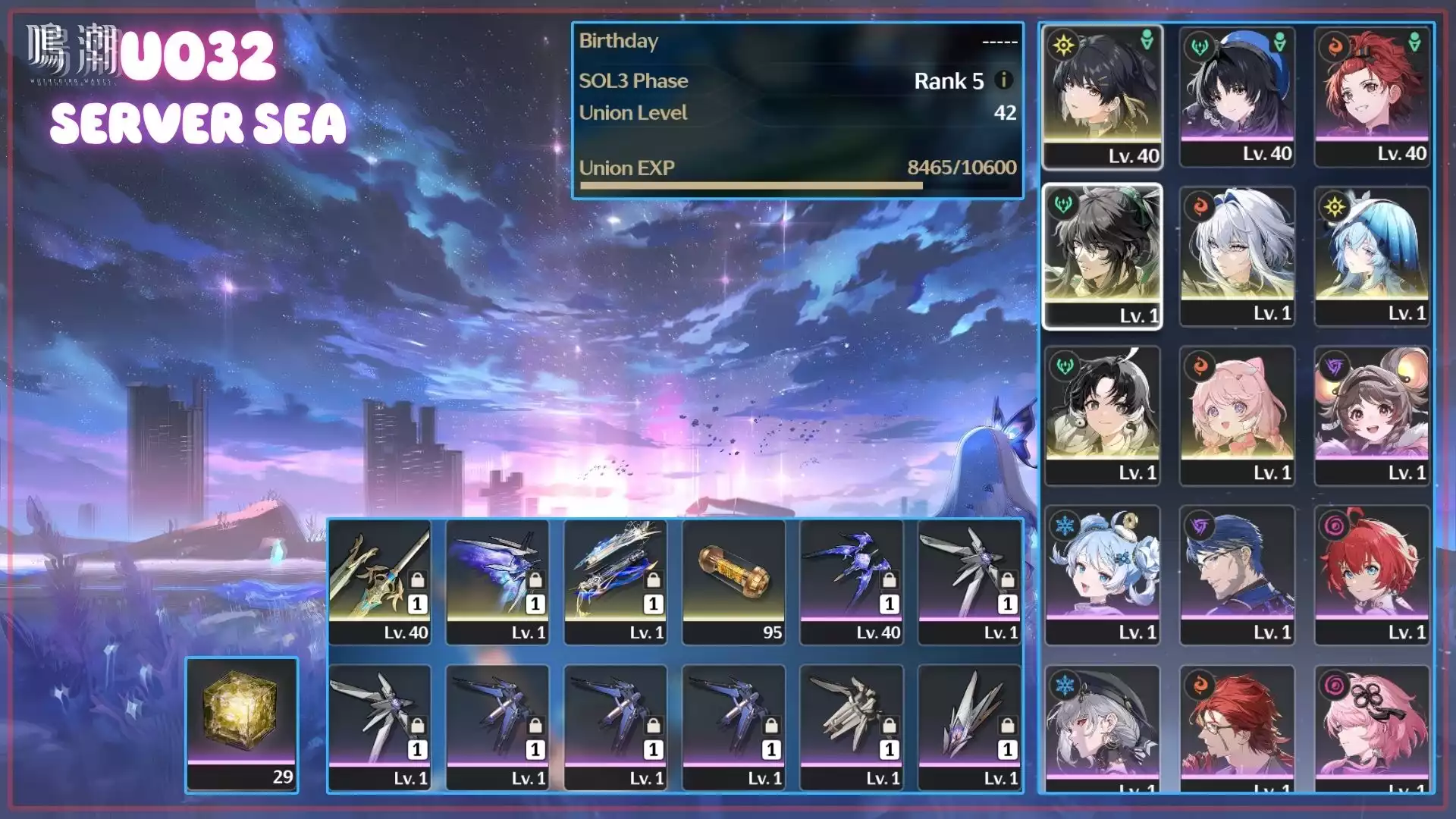This screenshot has height=819, width=1456.
Task: Choose black-haired Jianxin's Aero portrait
Action: click(1102, 415)
